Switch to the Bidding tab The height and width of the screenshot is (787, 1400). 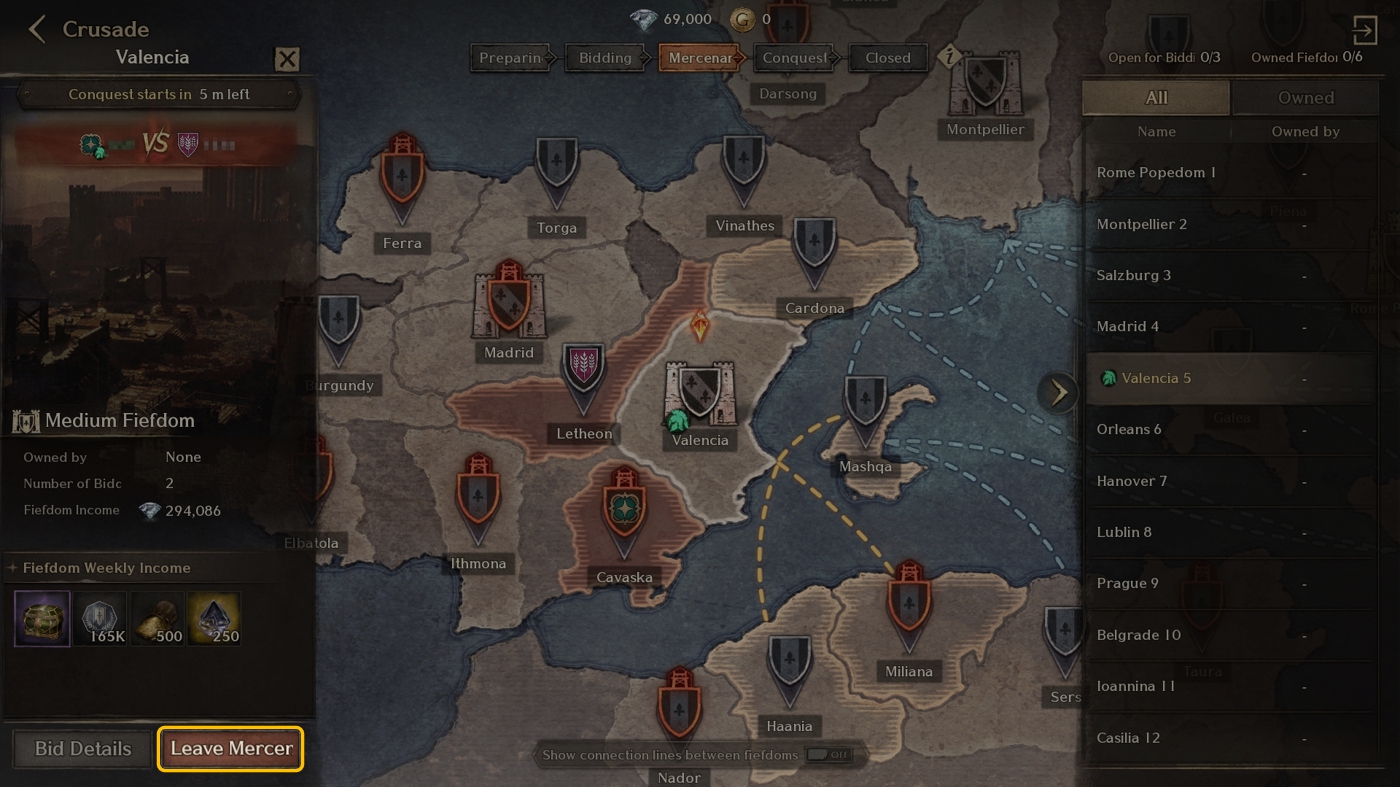coord(604,57)
